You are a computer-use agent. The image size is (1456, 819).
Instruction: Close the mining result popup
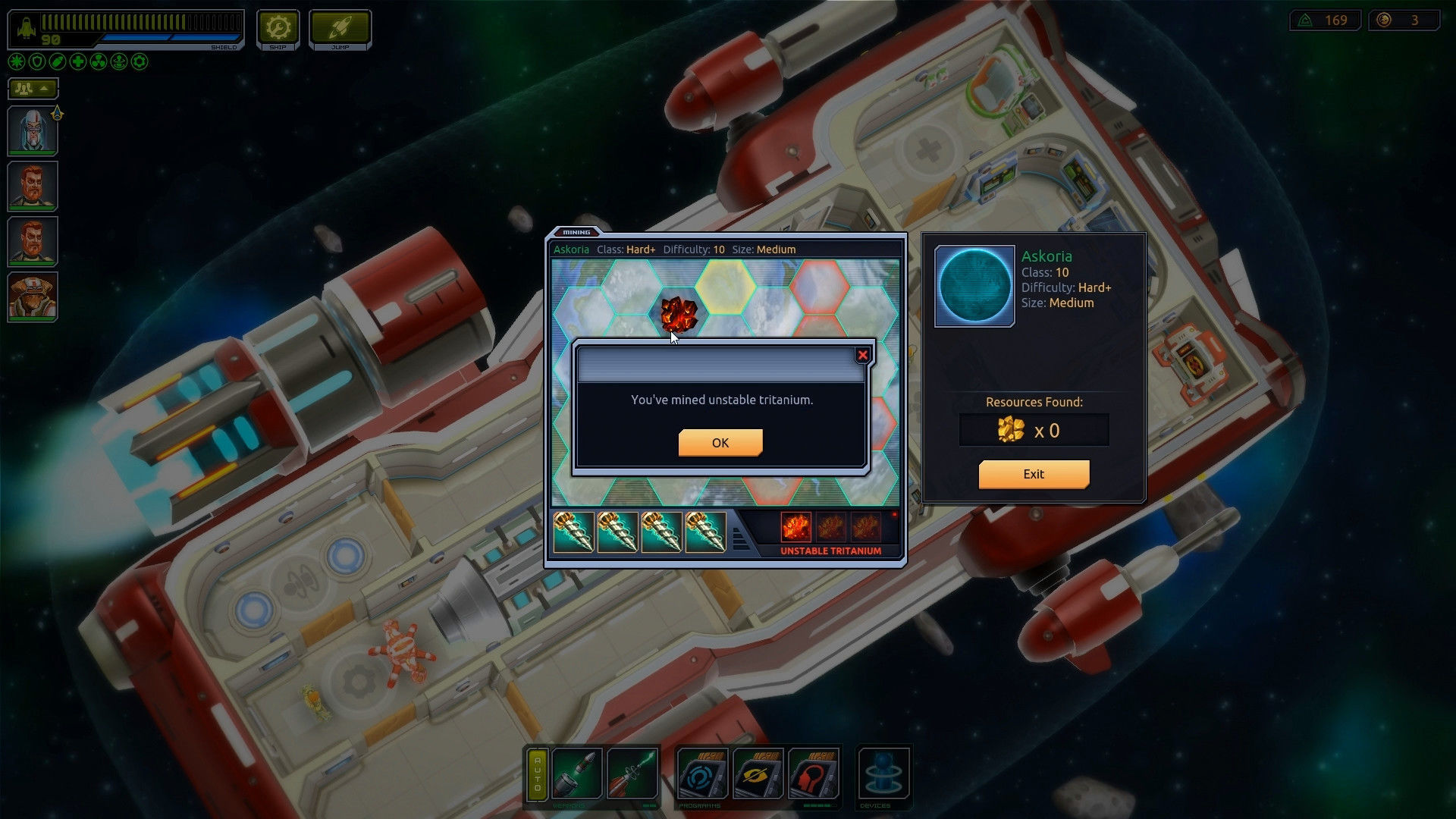862,355
